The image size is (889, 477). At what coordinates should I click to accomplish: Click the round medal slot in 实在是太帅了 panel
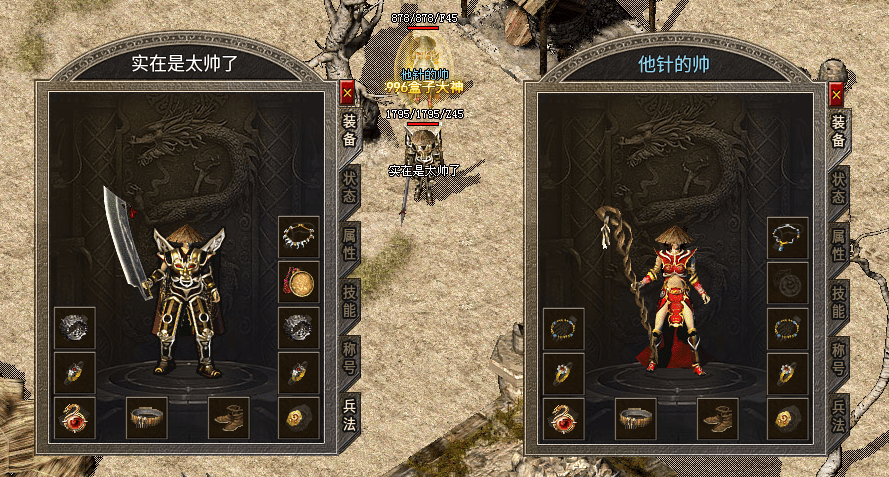point(299,283)
